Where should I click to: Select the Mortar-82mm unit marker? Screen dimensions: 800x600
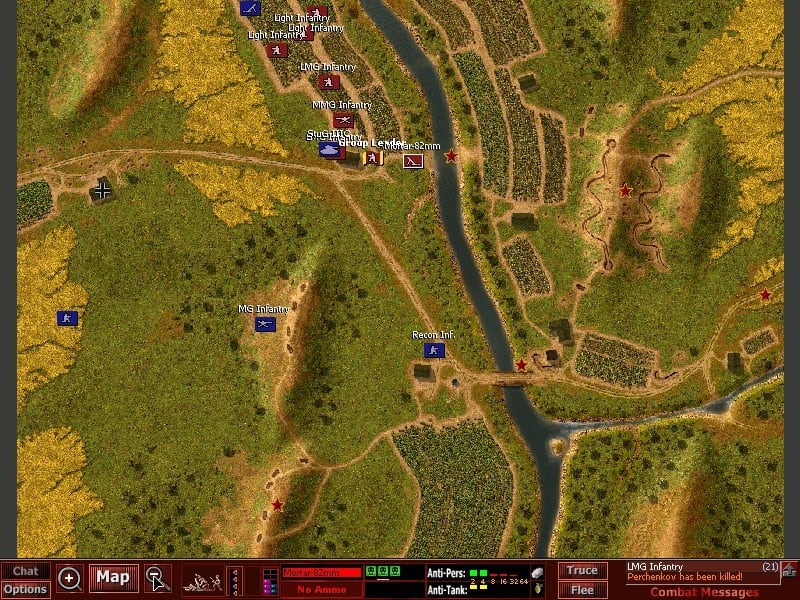(413, 160)
